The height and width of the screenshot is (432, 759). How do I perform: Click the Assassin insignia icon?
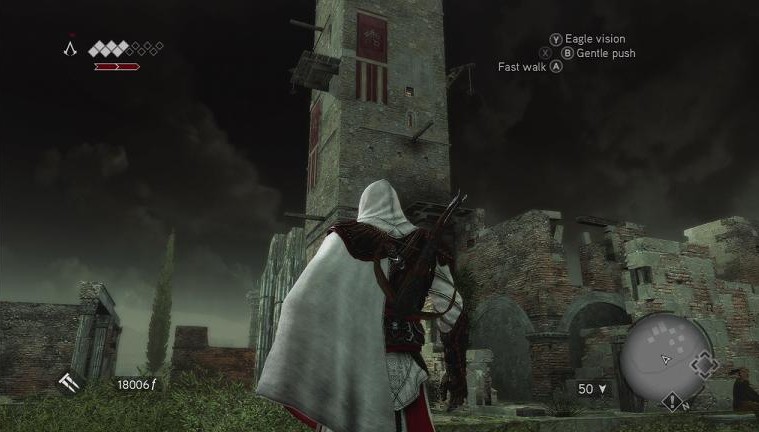[x=70, y=48]
